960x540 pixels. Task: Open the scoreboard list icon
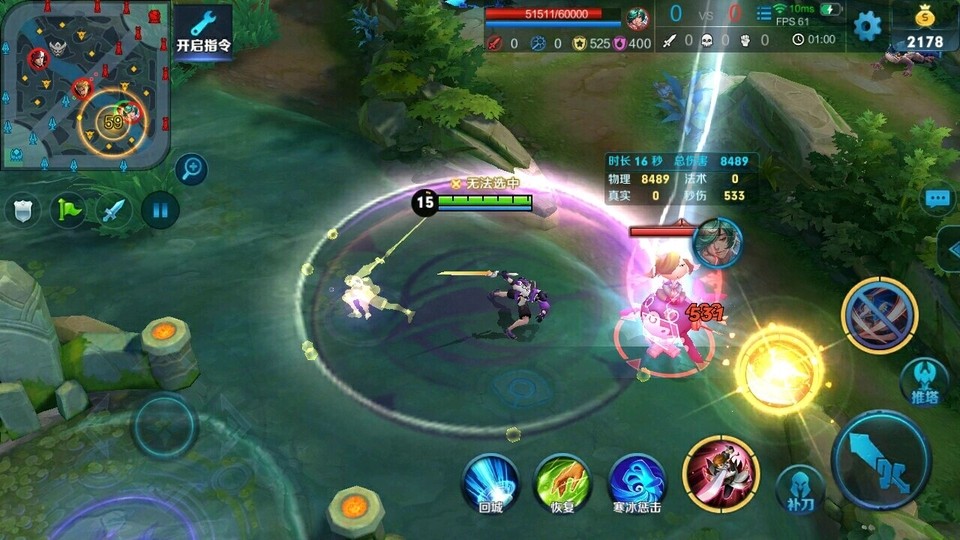764,14
